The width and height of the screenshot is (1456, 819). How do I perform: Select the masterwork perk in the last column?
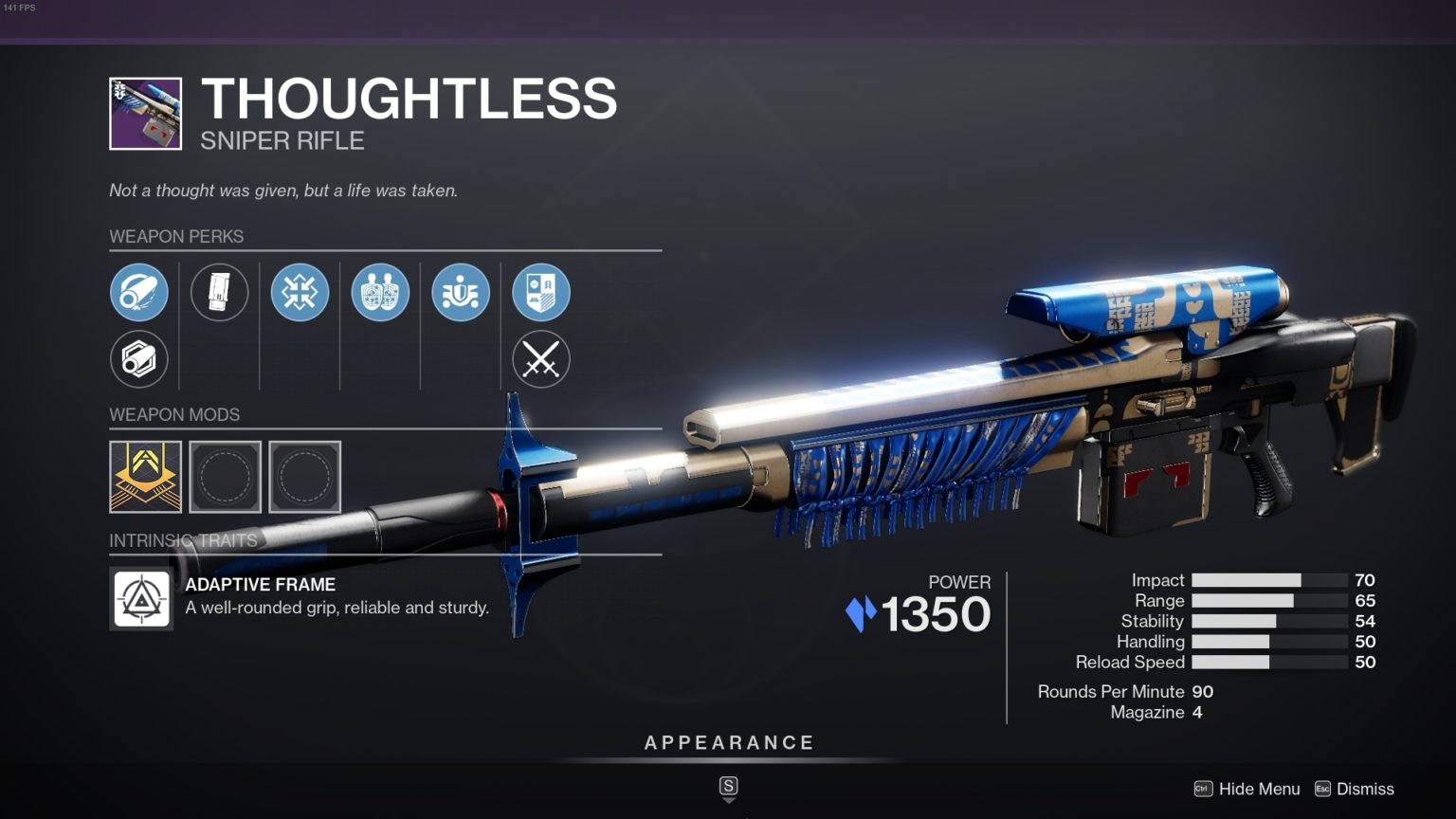click(x=540, y=292)
